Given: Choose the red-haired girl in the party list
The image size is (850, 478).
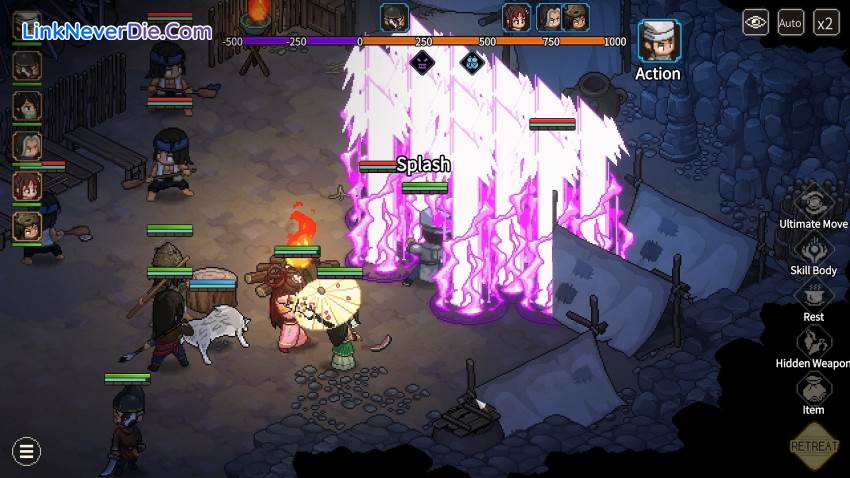Looking at the screenshot, I should click(x=27, y=186).
